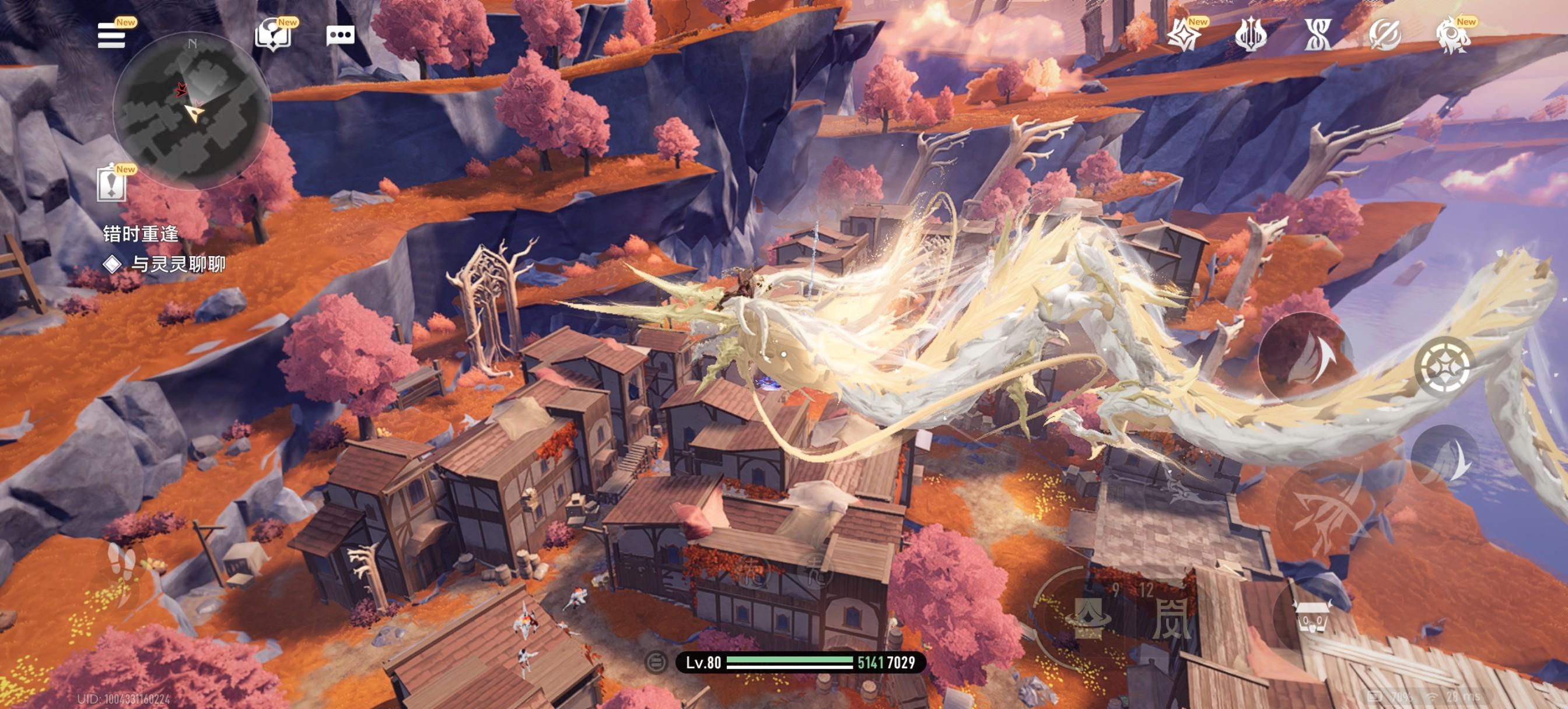Image resolution: width=1568 pixels, height=709 pixels.
Task: Activate the skill icon numbered 9
Action: 1087,617
